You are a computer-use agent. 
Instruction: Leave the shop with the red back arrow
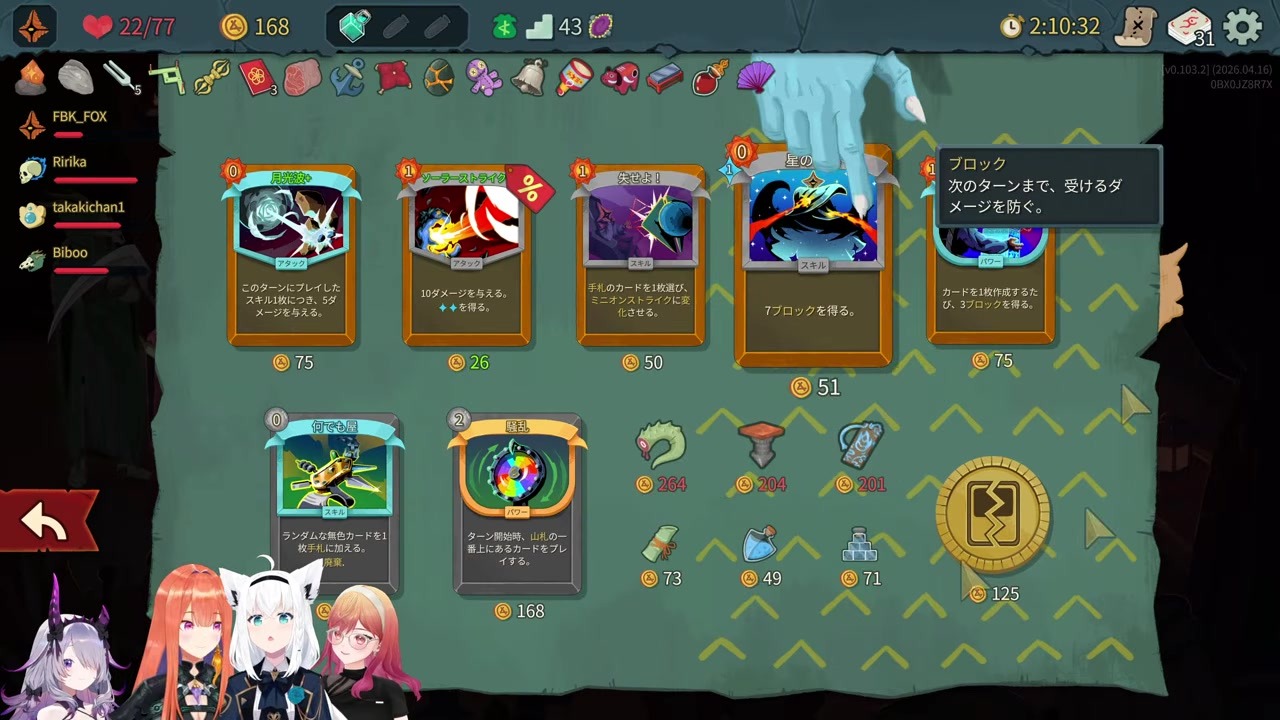[x=46, y=521]
